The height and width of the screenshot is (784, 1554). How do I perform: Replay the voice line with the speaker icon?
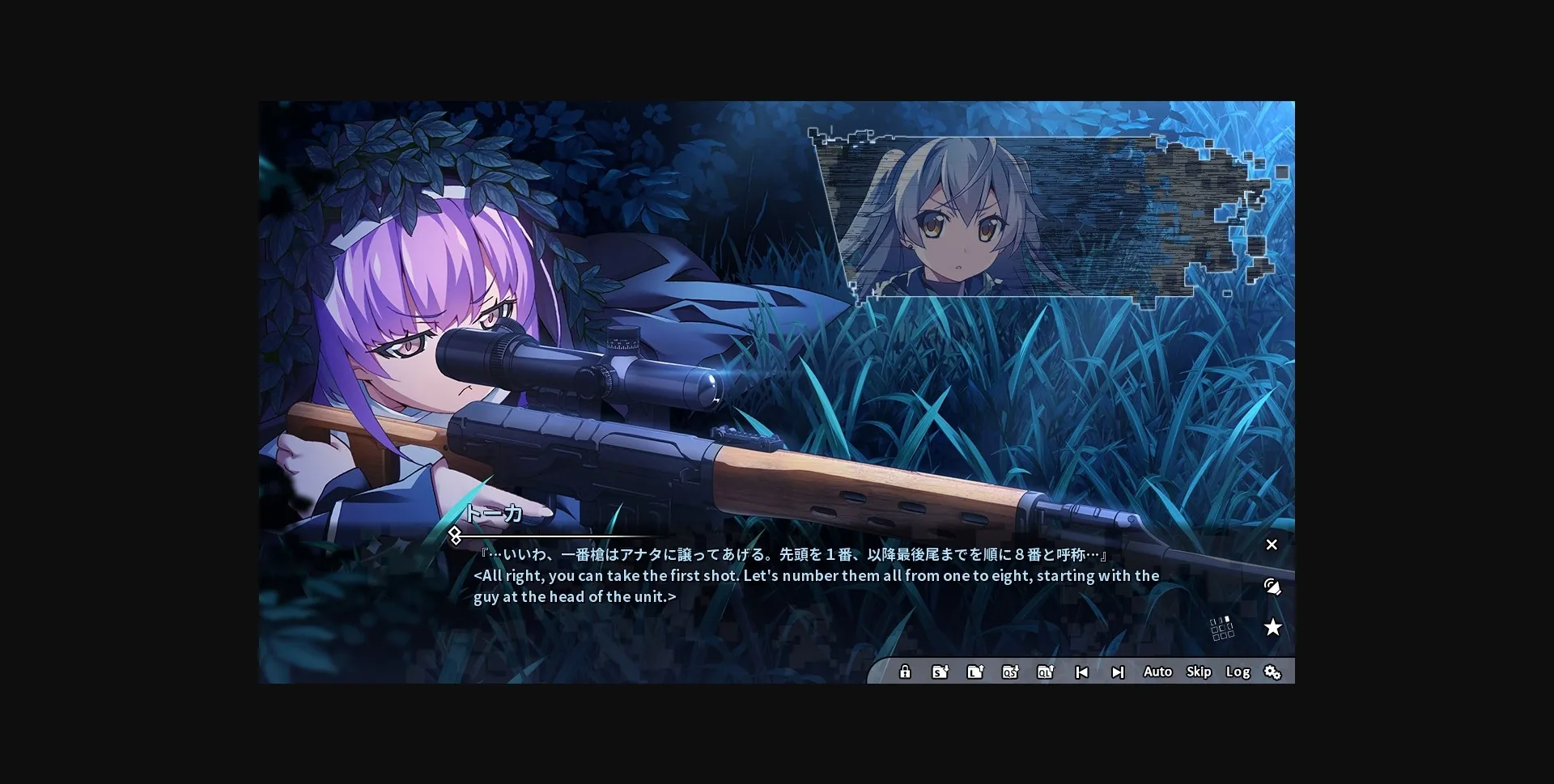click(1272, 587)
